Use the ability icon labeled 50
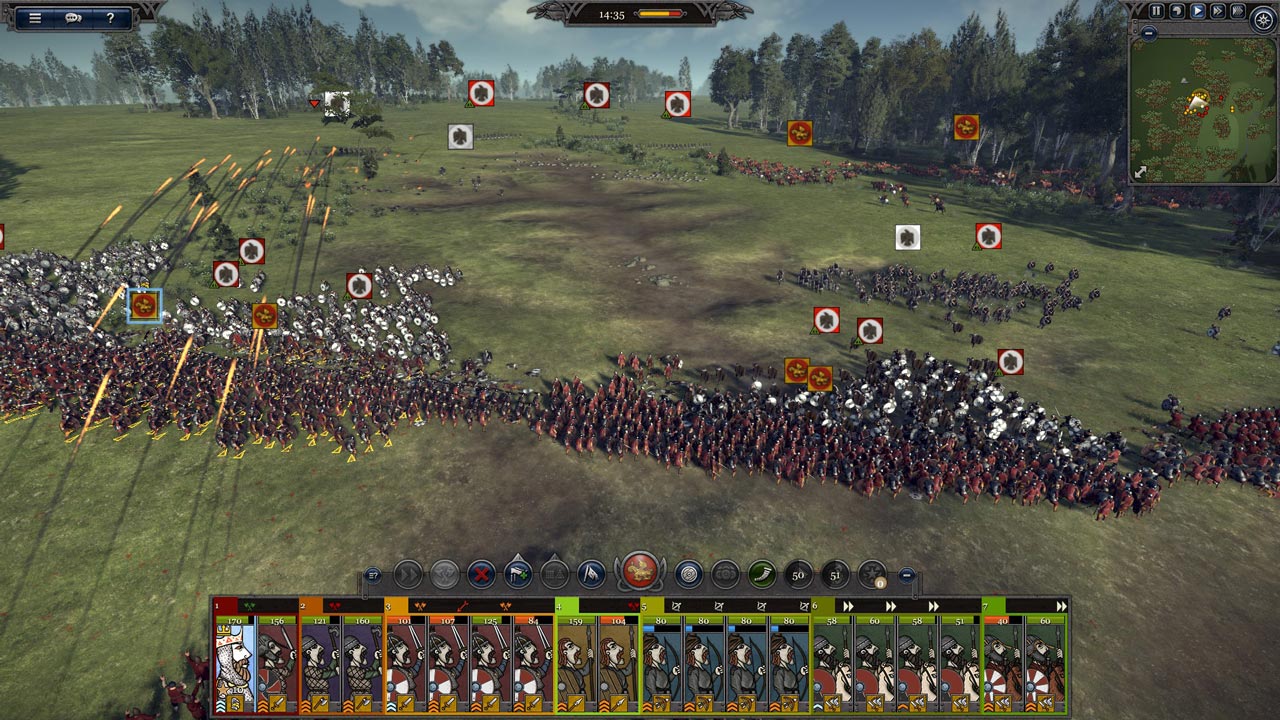Image resolution: width=1280 pixels, height=720 pixels. pyautogui.click(x=799, y=575)
